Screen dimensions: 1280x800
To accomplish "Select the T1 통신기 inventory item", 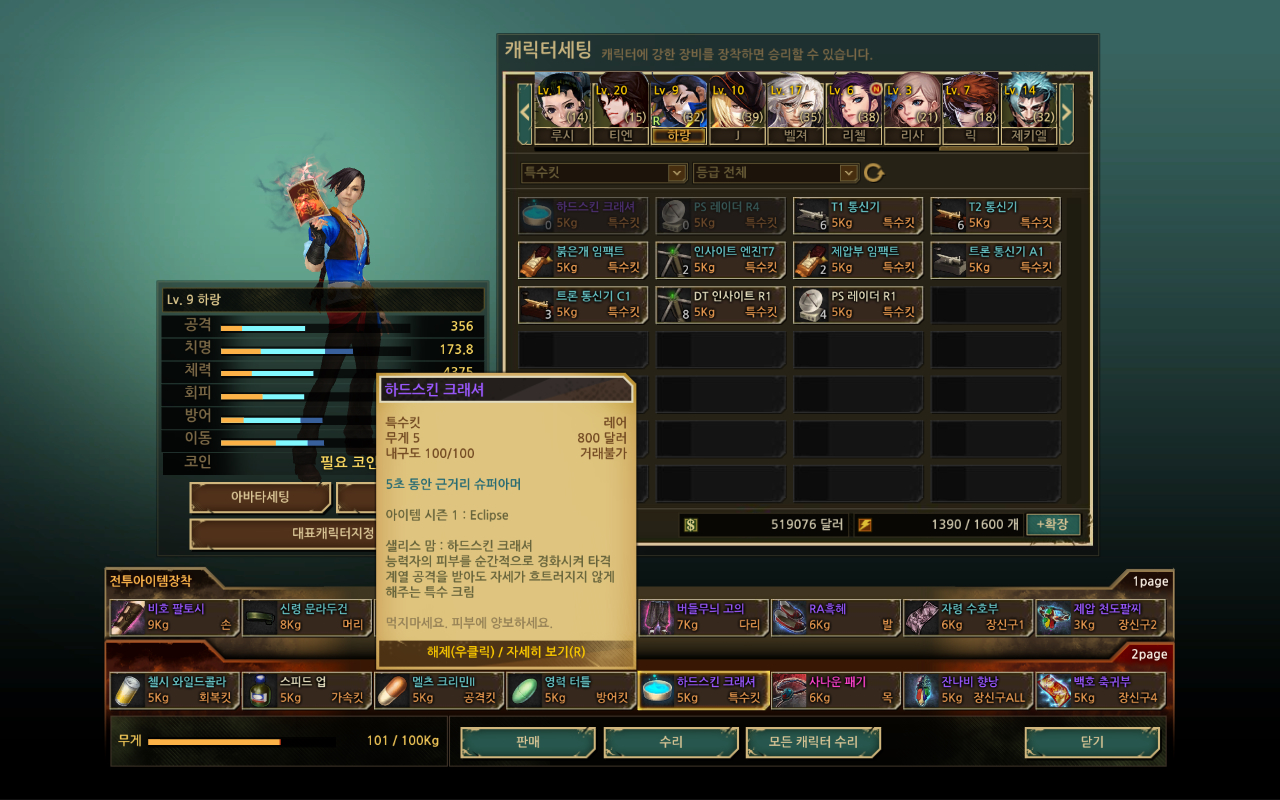I will (858, 215).
